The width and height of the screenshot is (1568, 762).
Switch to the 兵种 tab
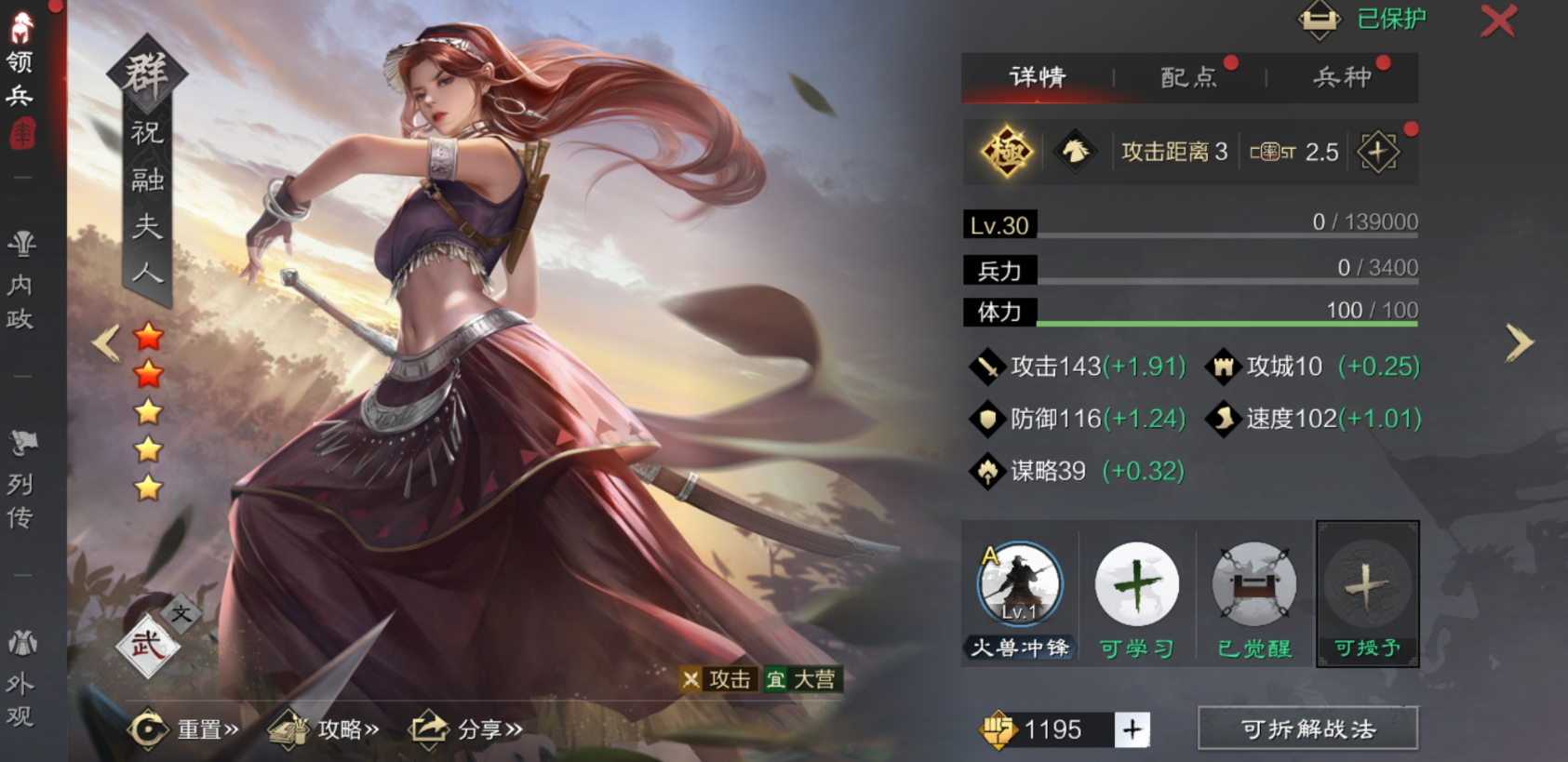(1340, 78)
